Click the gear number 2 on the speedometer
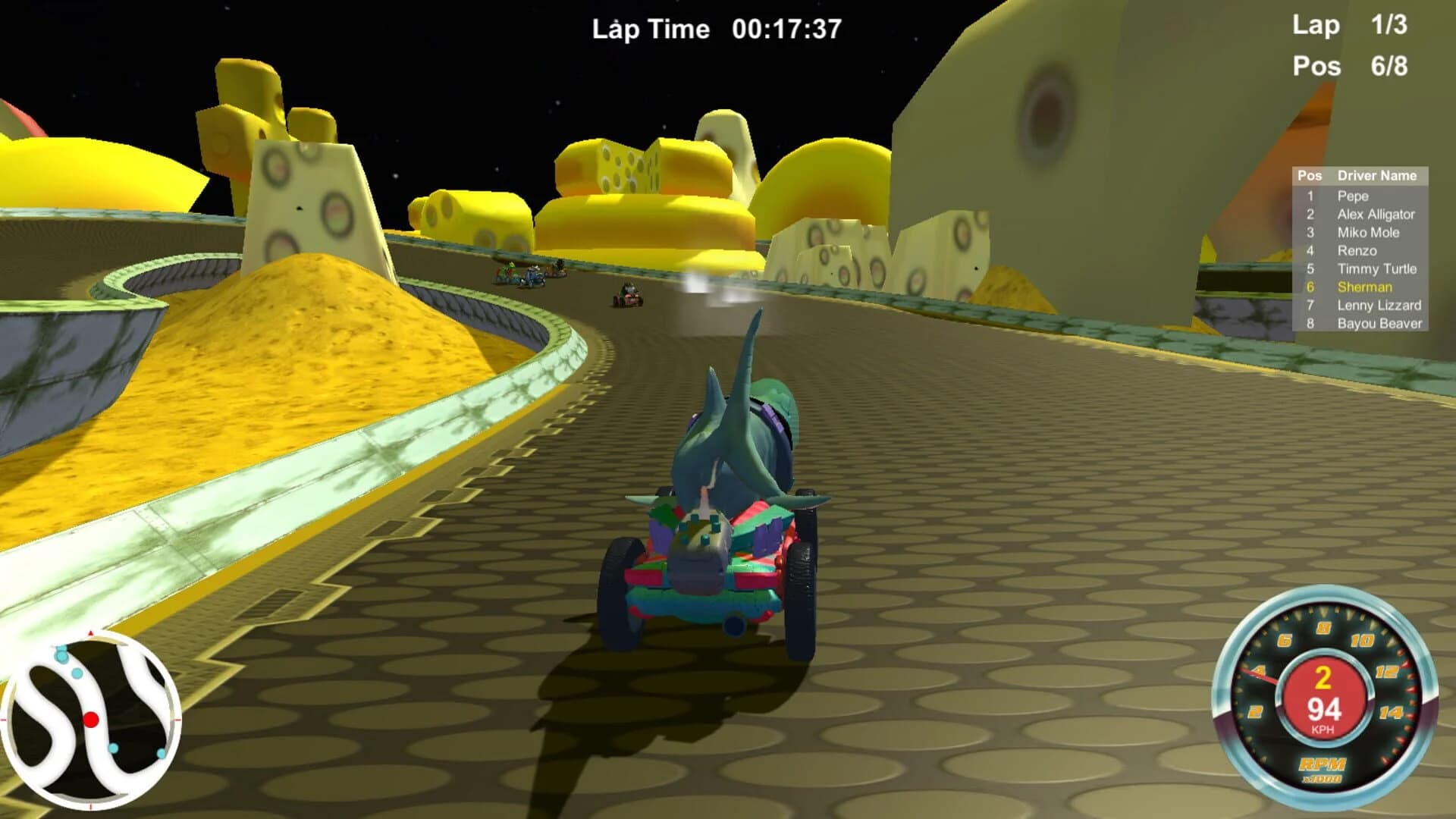The width and height of the screenshot is (1456, 819). tap(1323, 678)
